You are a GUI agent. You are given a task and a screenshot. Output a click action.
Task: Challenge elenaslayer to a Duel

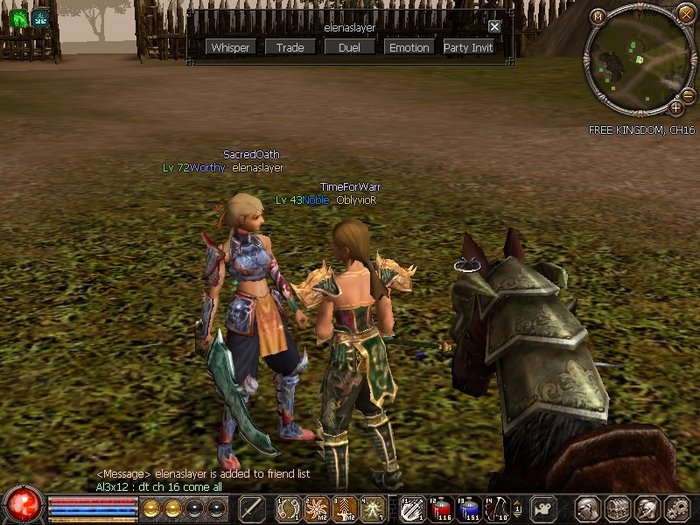coord(349,47)
